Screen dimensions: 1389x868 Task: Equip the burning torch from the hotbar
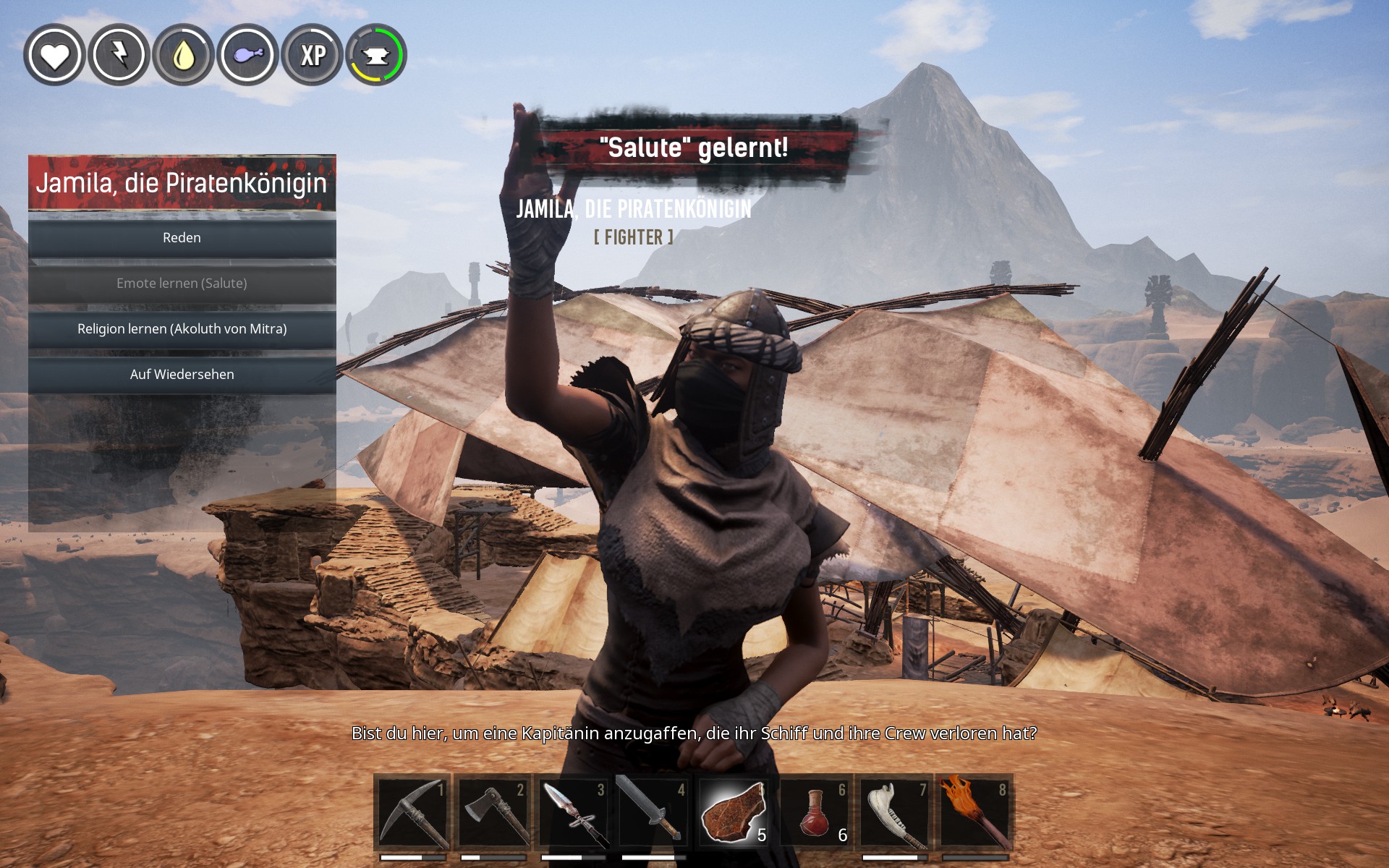coord(974,812)
